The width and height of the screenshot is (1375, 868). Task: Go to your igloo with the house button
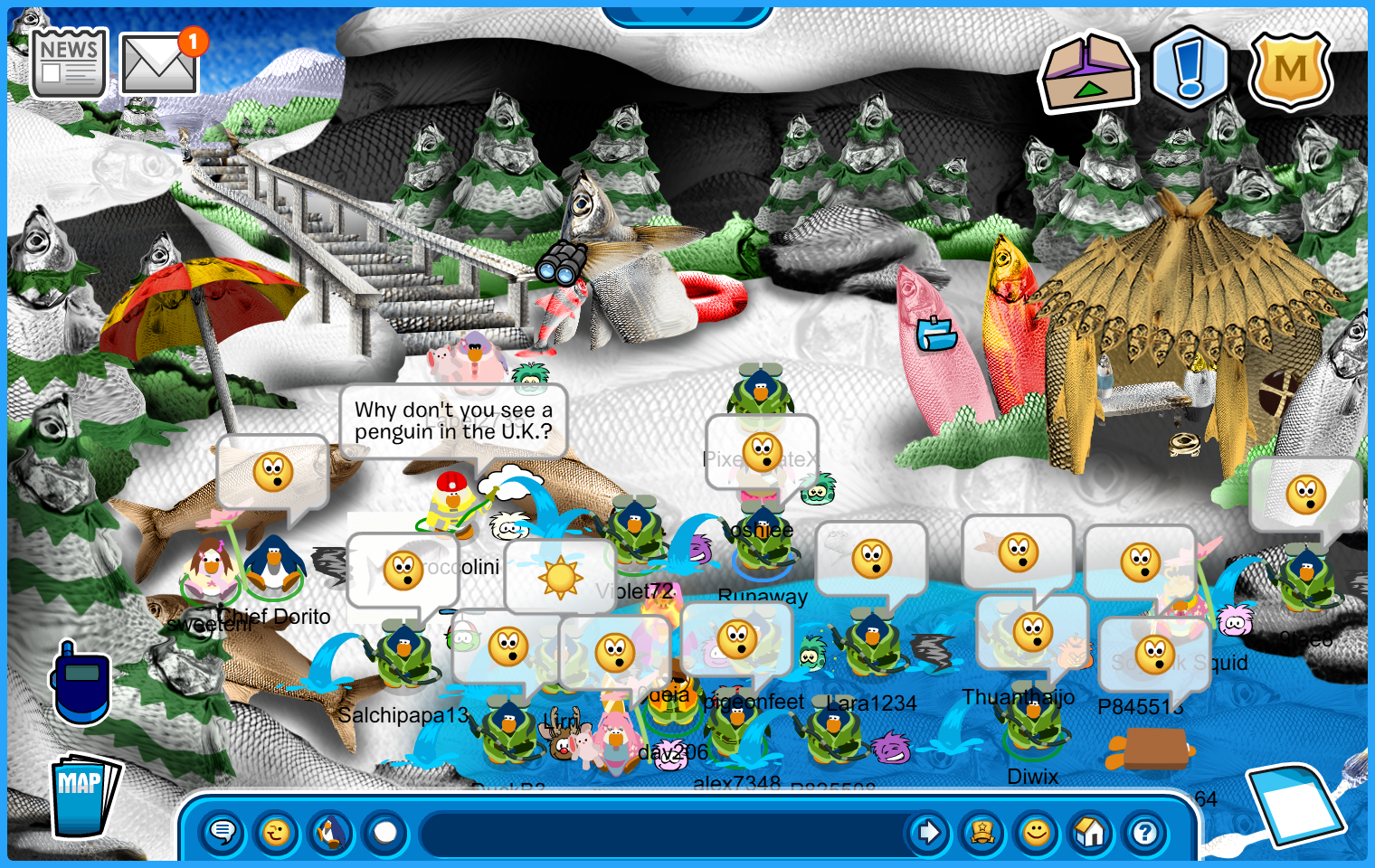[1091, 832]
